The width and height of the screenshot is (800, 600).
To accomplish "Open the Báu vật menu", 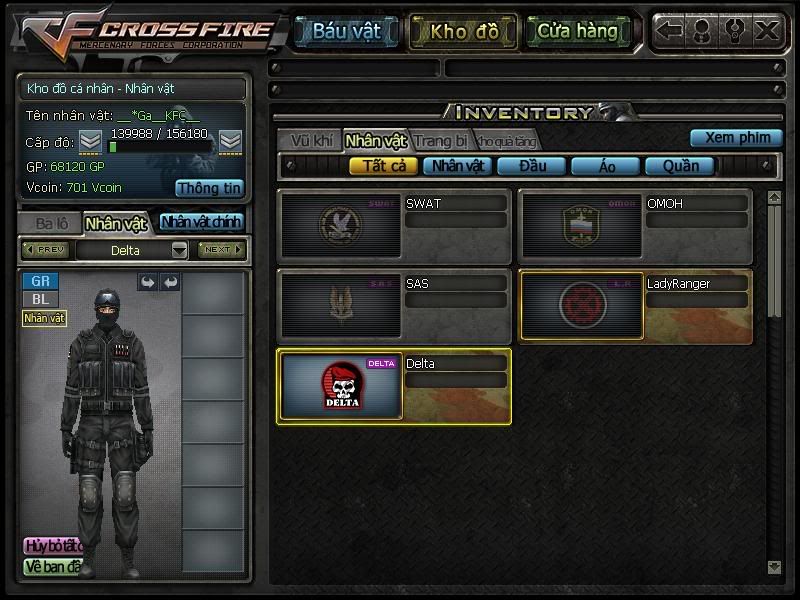I will (346, 31).
